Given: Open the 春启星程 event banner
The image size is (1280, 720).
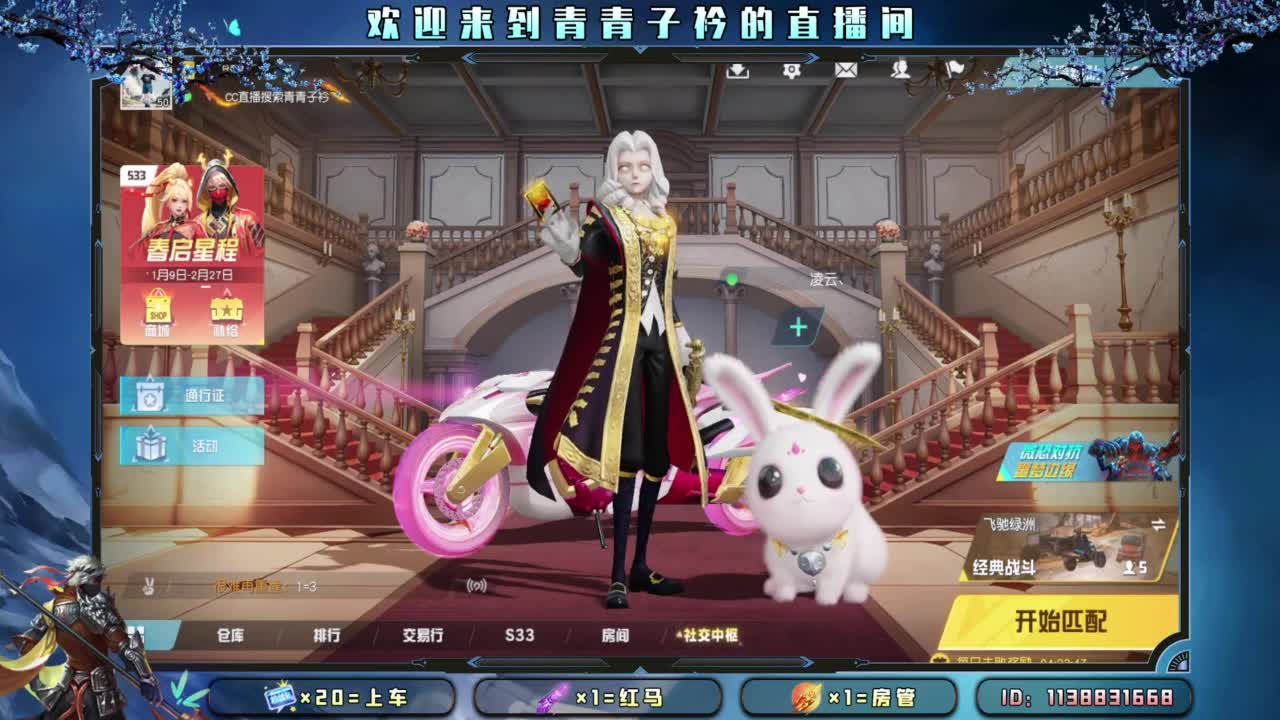Looking at the screenshot, I should click(x=193, y=240).
